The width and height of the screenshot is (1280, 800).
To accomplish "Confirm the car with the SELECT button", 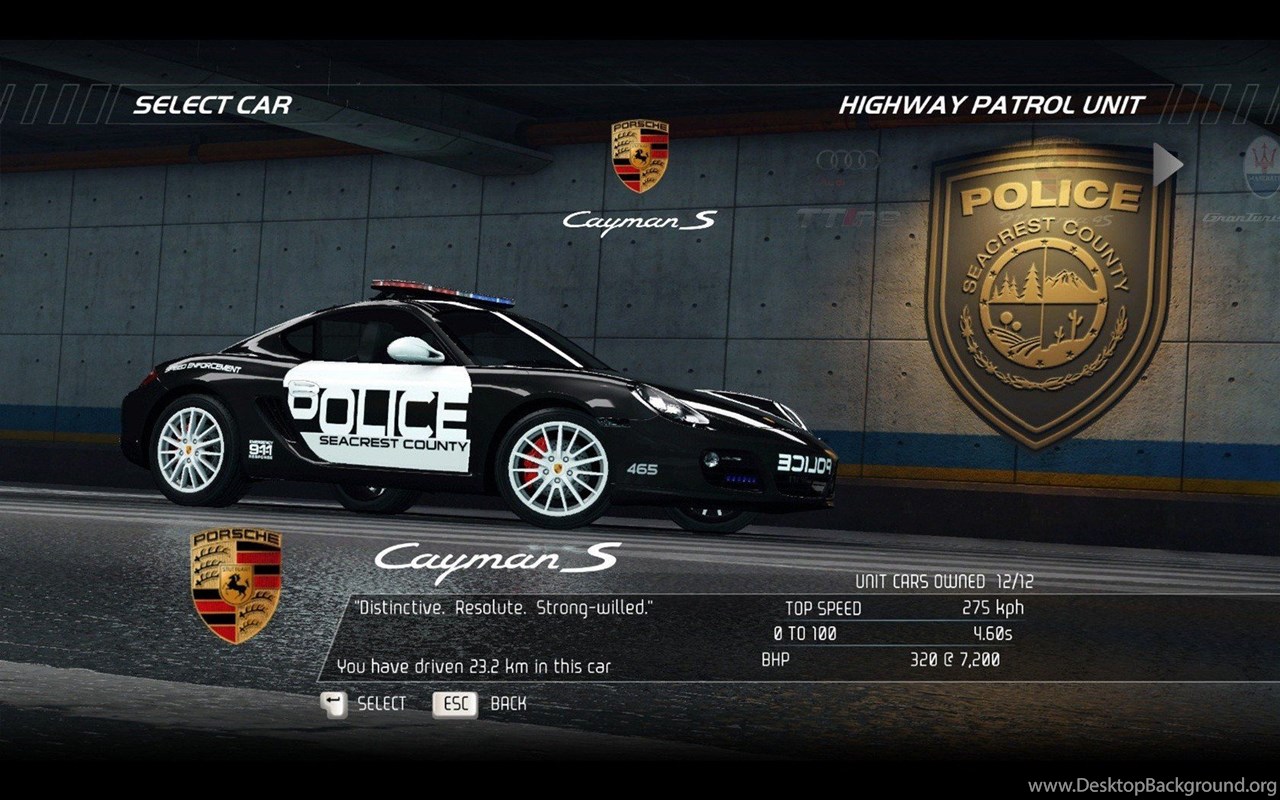I will coord(364,704).
